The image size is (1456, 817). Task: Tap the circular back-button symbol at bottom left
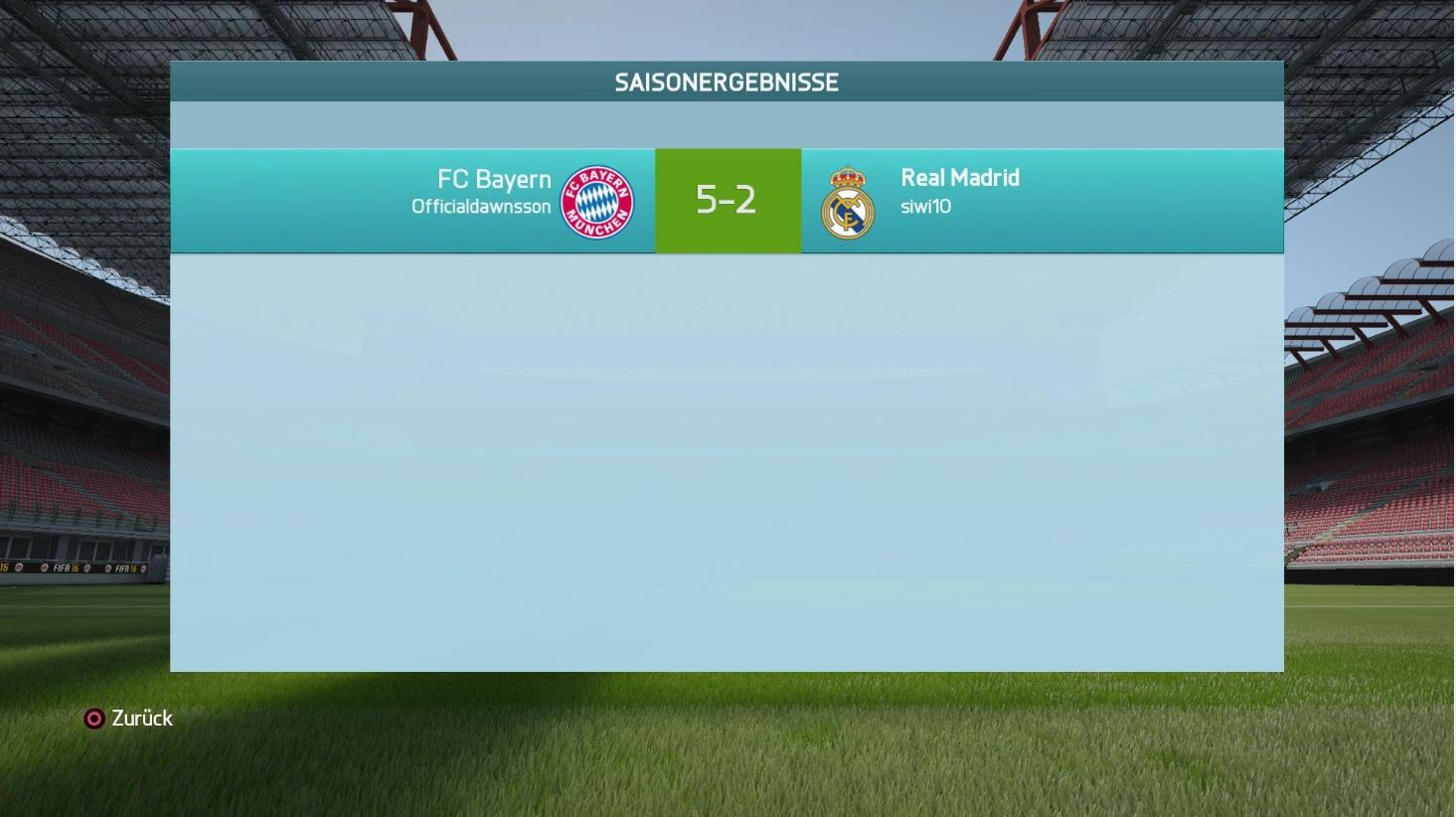click(96, 718)
